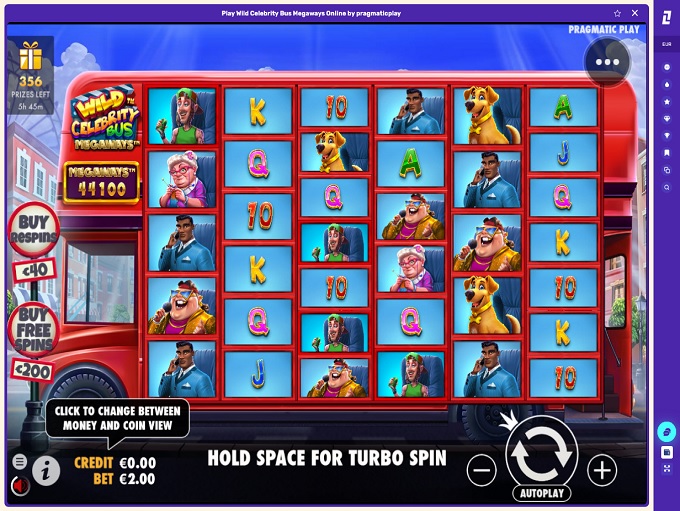Decrease the bet with the minus button
Viewport: 680px width, 511px height.
pyautogui.click(x=481, y=470)
